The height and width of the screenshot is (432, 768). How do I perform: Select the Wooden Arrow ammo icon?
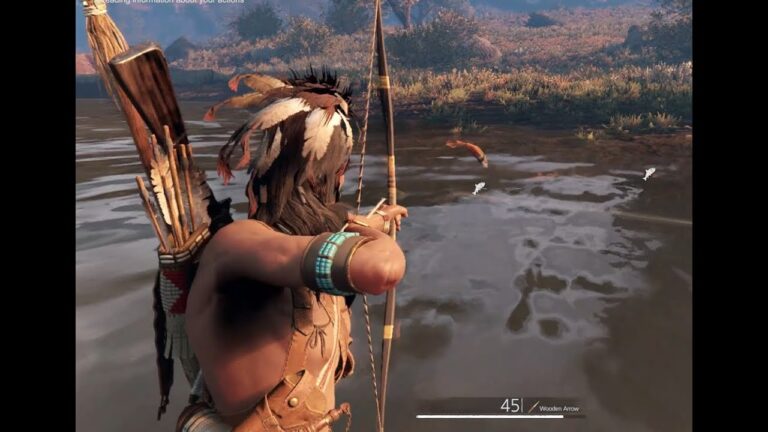click(533, 406)
